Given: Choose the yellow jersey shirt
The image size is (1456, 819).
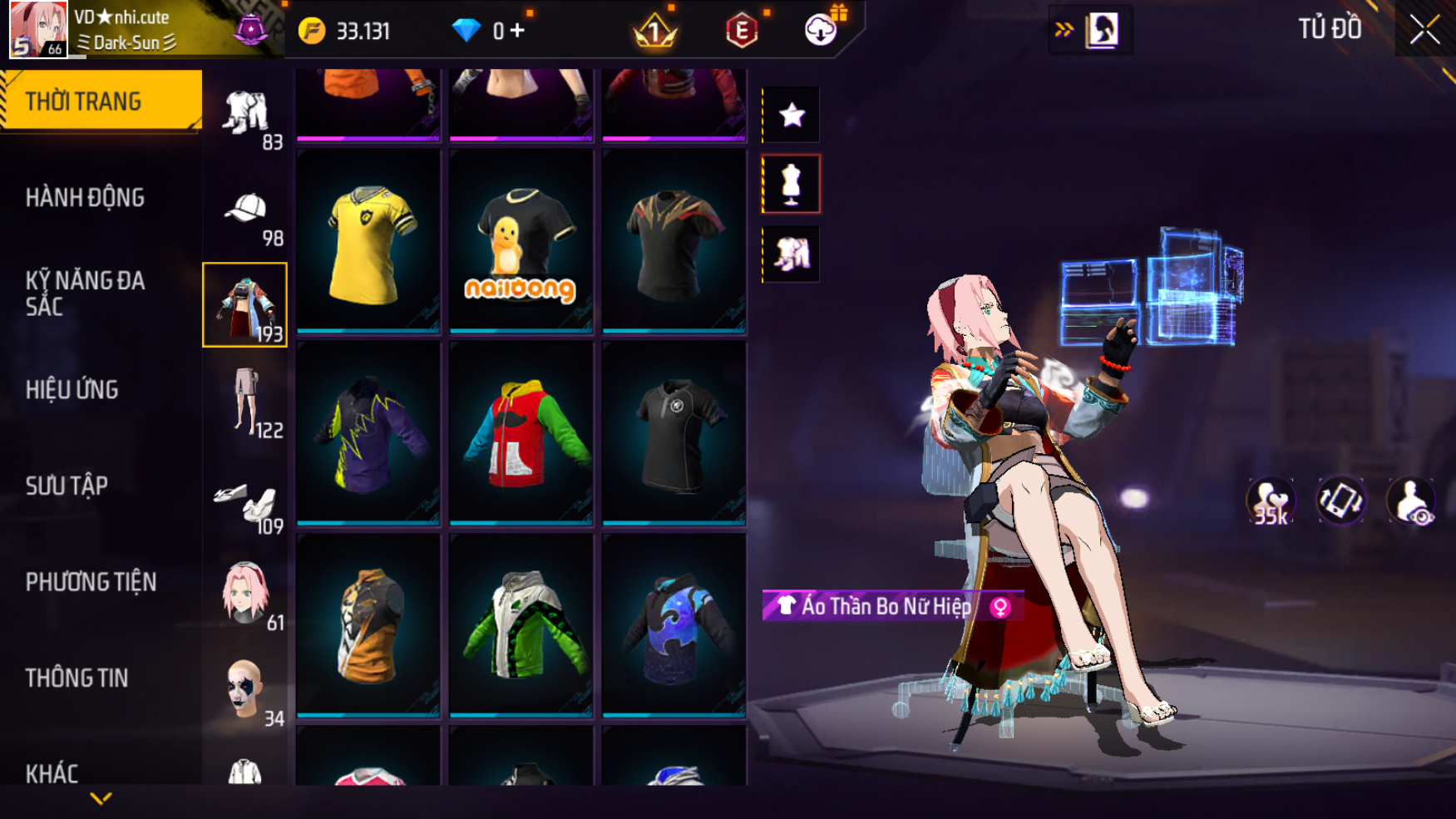Looking at the screenshot, I should coord(368,242).
